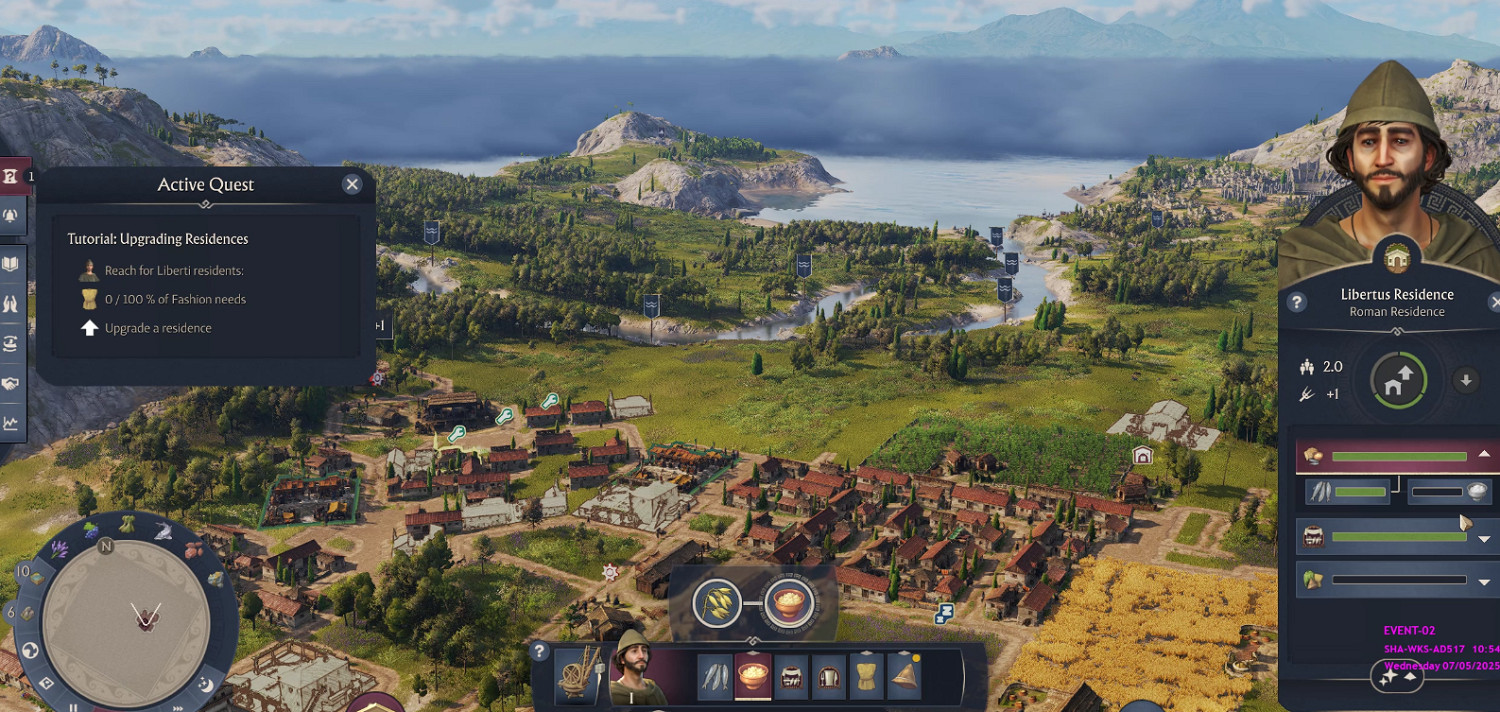The image size is (1500, 712).
Task: Expand the public service needs row
Action: pyautogui.click(x=1484, y=538)
